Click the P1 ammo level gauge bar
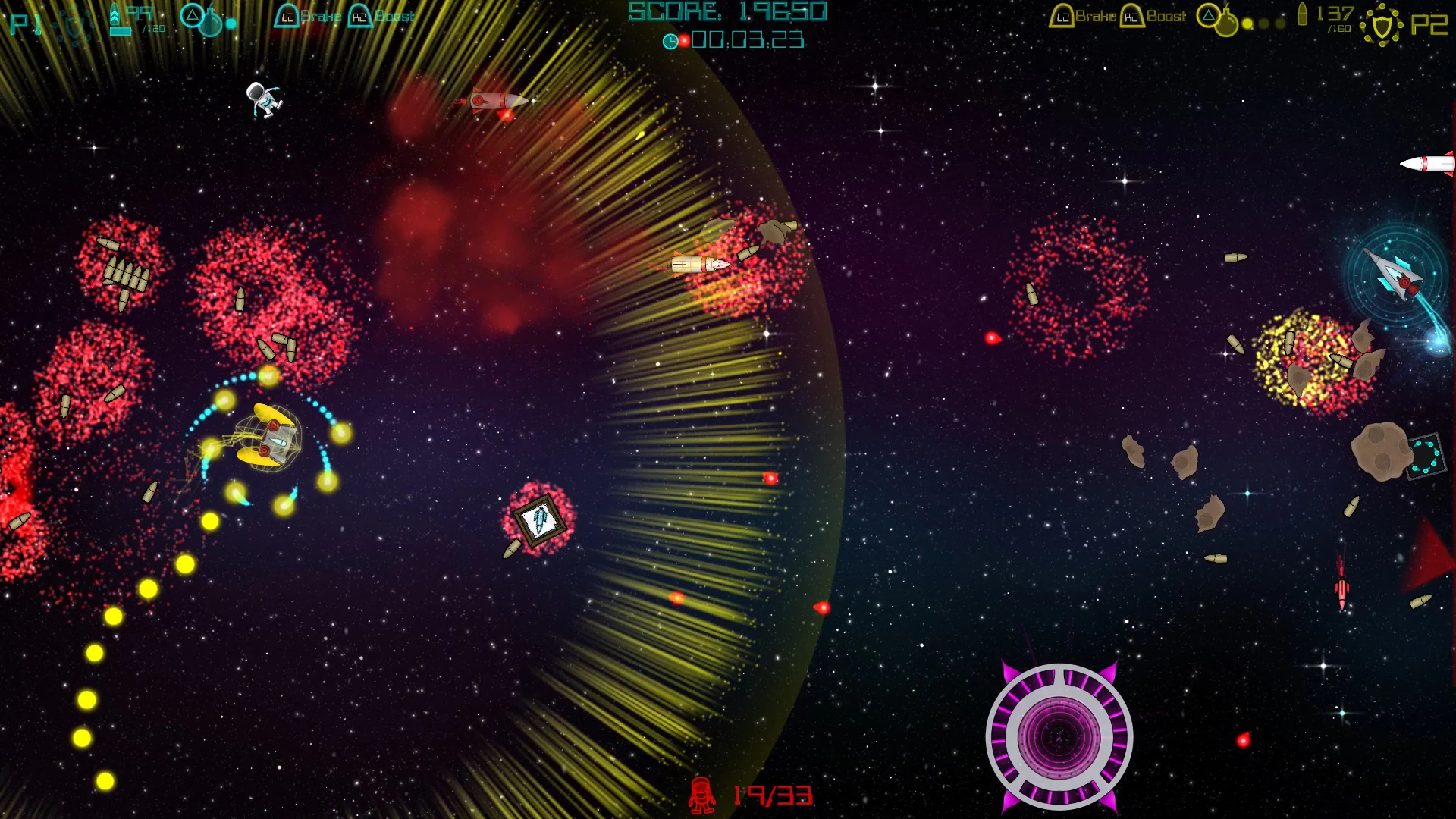 pos(121,29)
